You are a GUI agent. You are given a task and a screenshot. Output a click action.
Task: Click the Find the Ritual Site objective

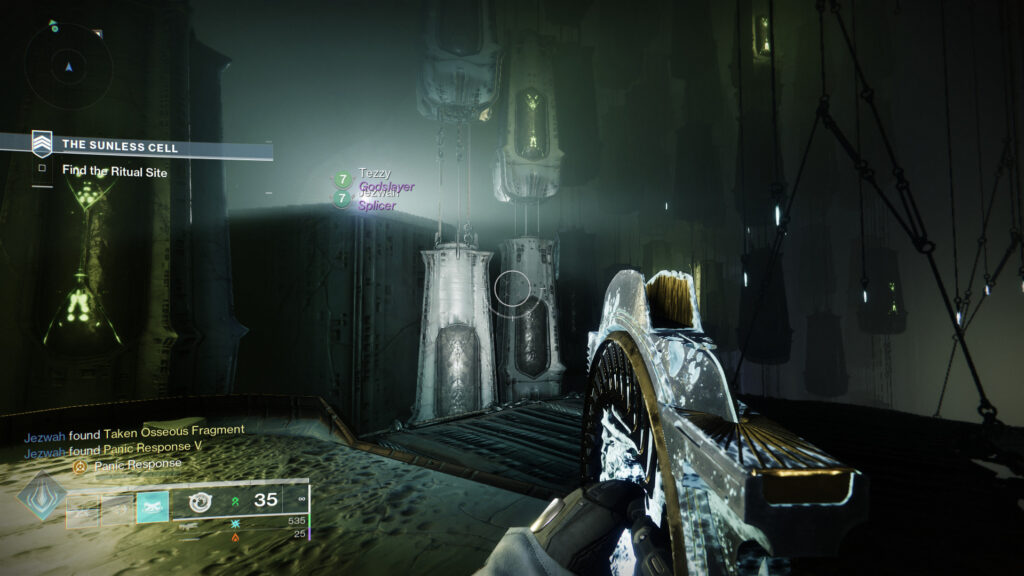coord(114,171)
